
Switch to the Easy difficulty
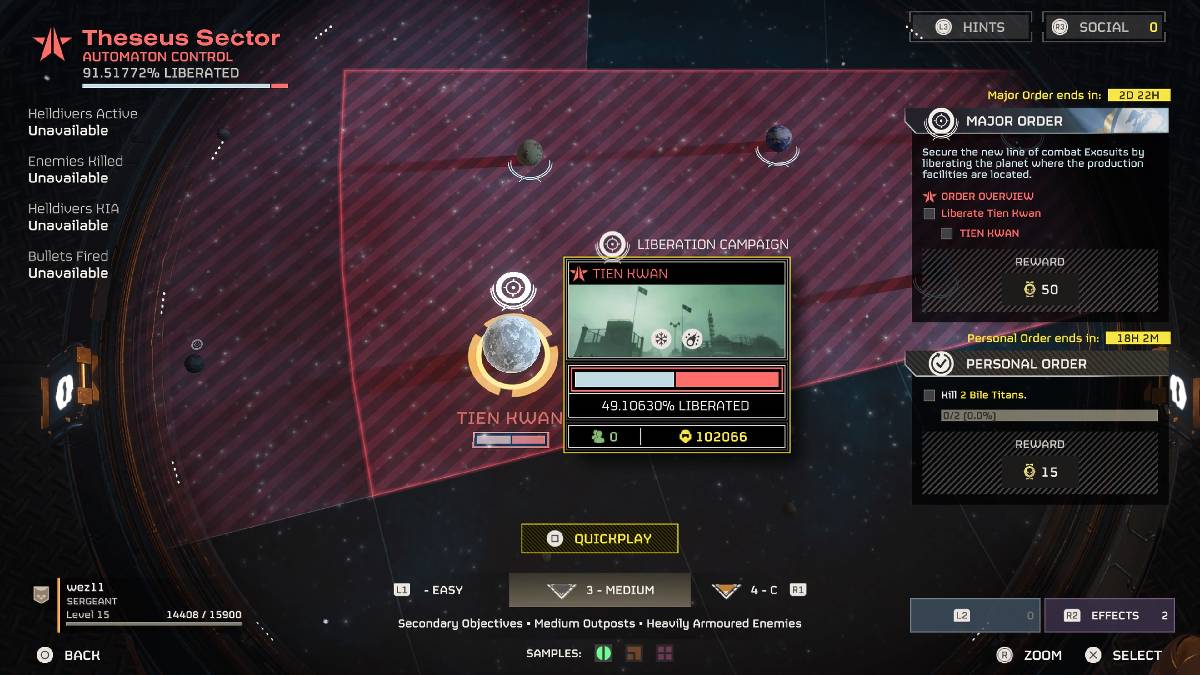click(x=430, y=590)
